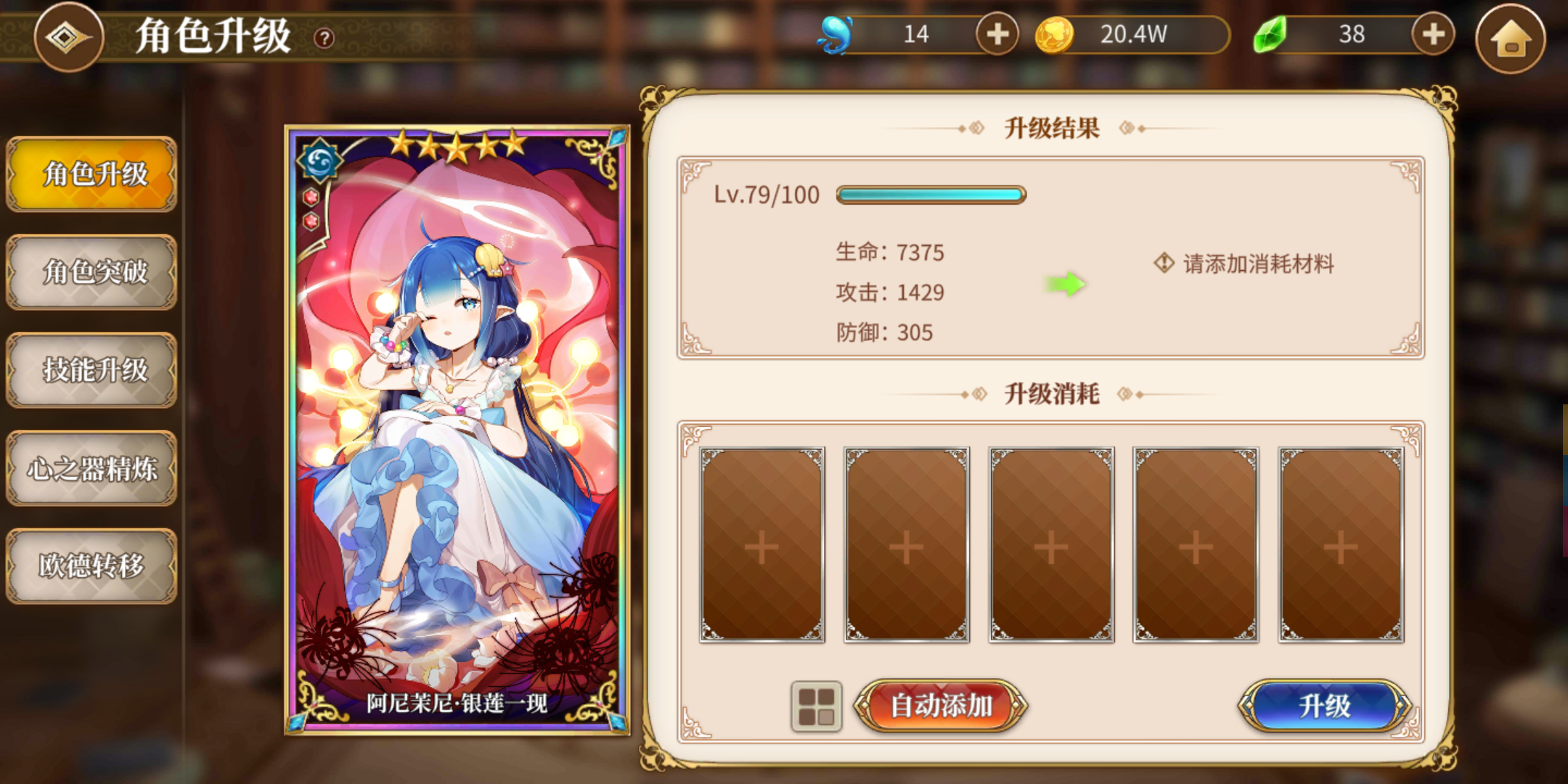Tap the blue teardrop currency icon
Image resolution: width=1568 pixels, height=784 pixels.
(x=836, y=33)
